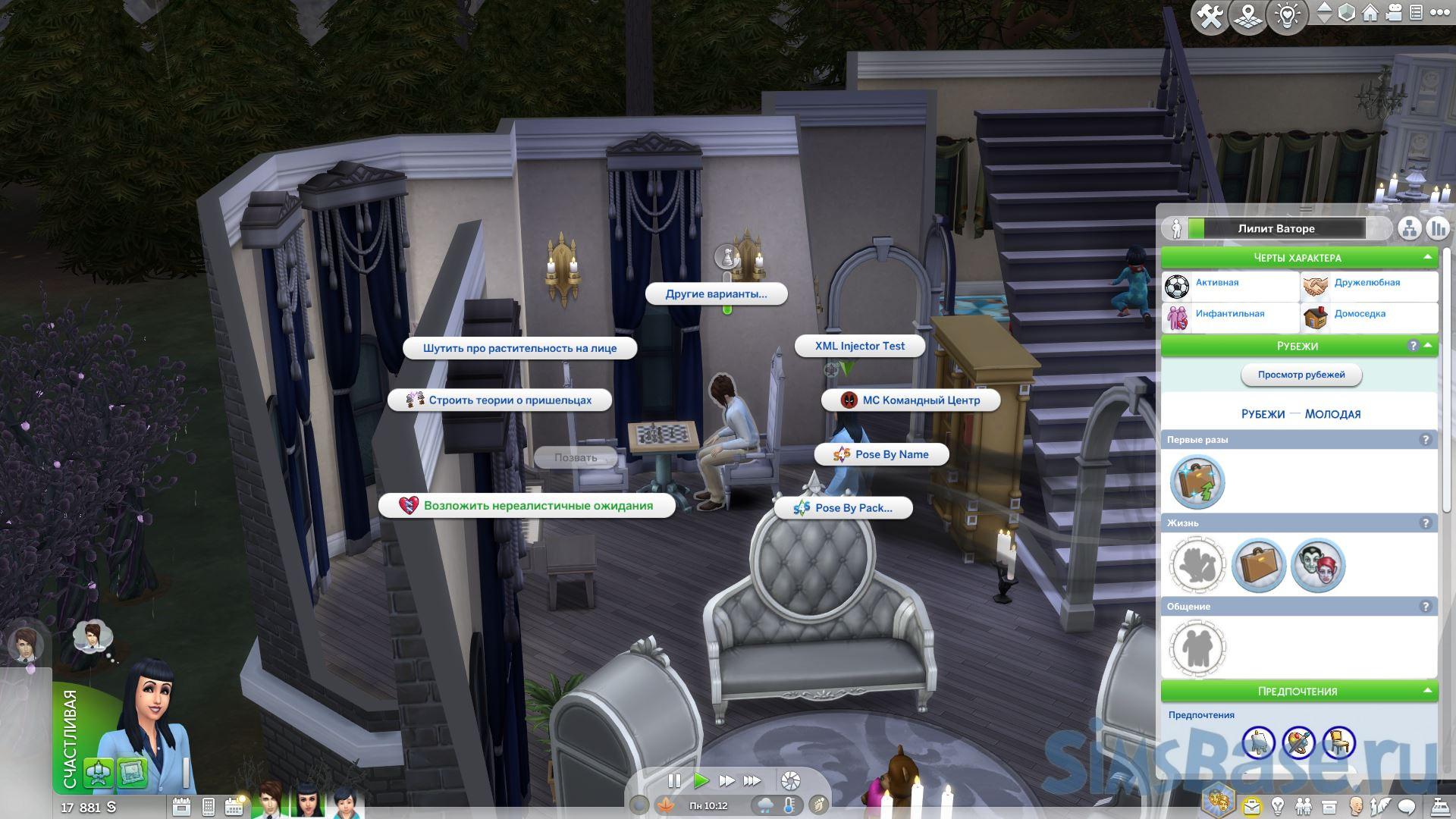Open the phone from the bottom bar
Screen dimensions: 1456x819
[x=209, y=806]
